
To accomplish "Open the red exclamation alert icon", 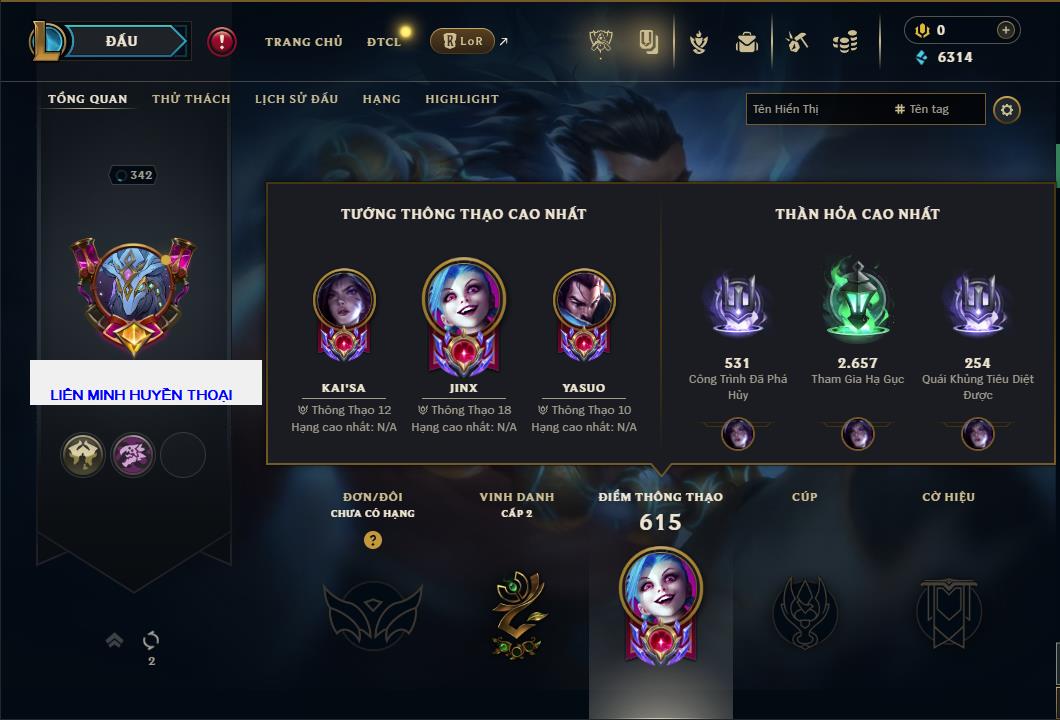I will coord(222,42).
